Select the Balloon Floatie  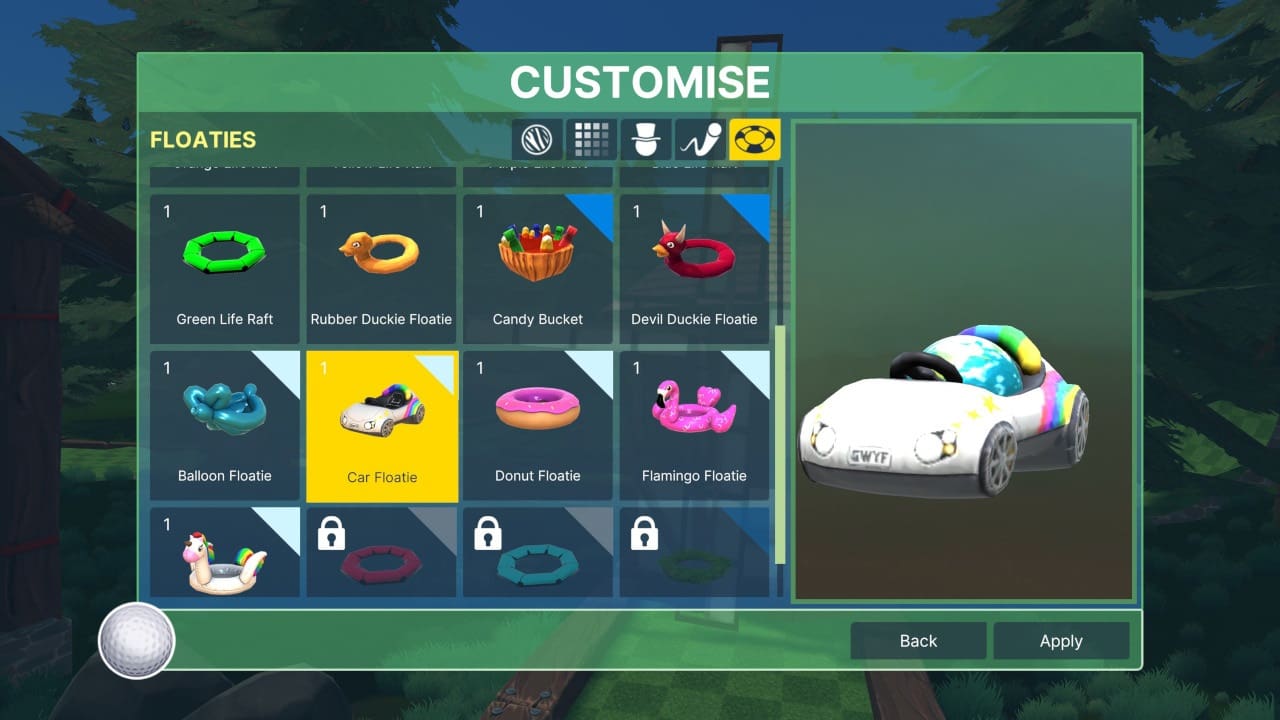(x=224, y=420)
